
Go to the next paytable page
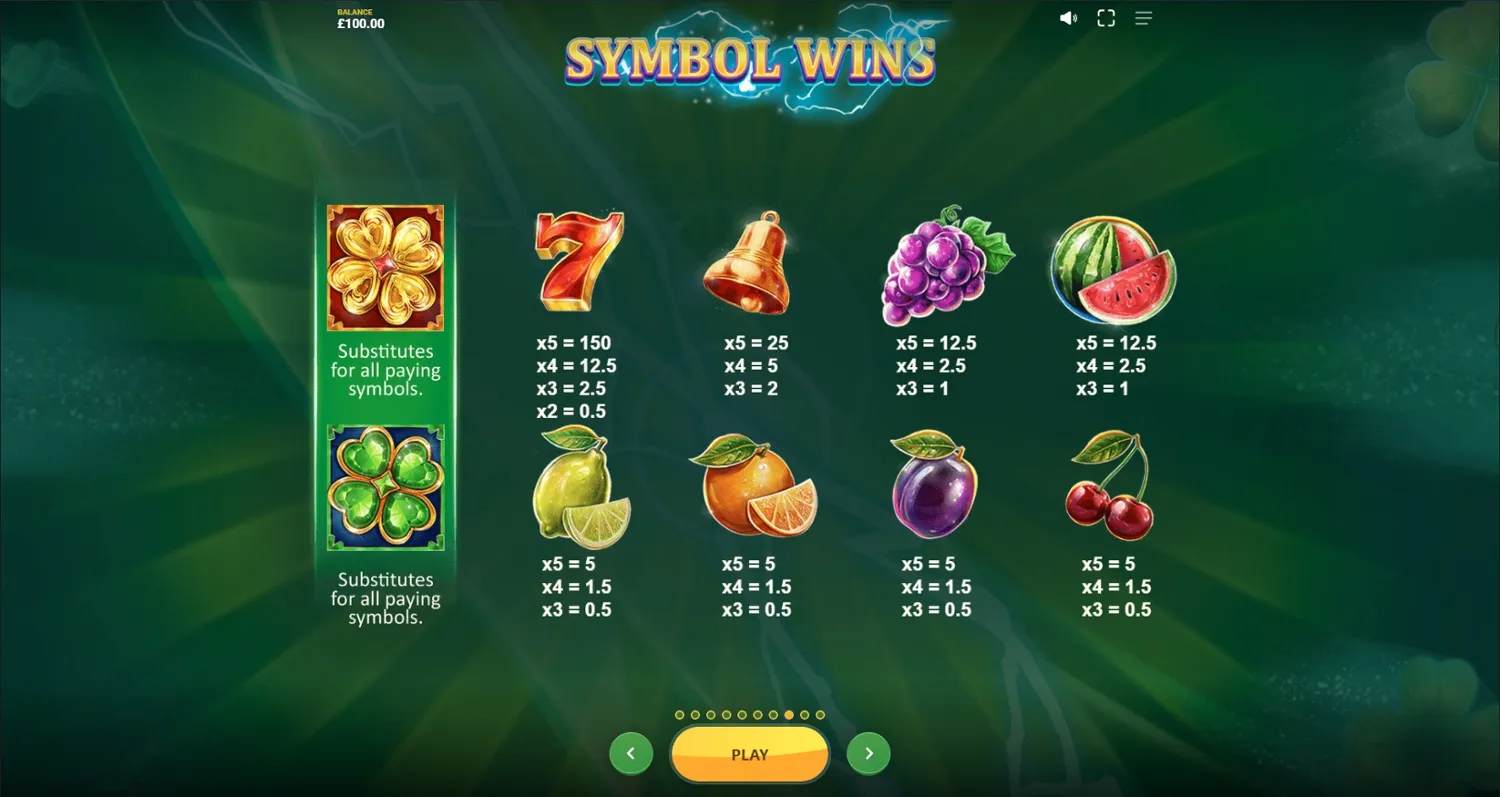868,753
